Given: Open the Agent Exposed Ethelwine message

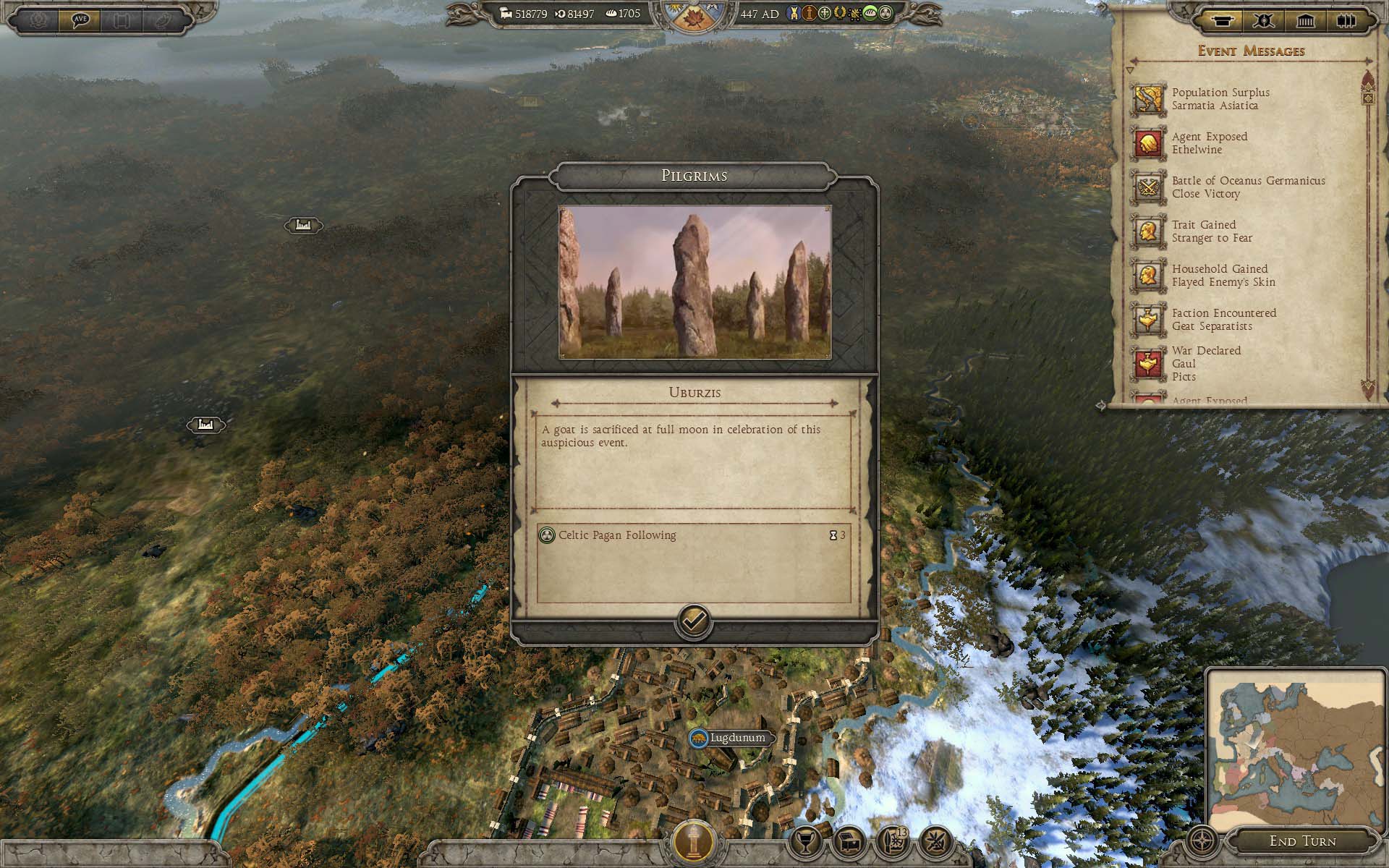Looking at the screenshot, I should pyautogui.click(x=1210, y=143).
